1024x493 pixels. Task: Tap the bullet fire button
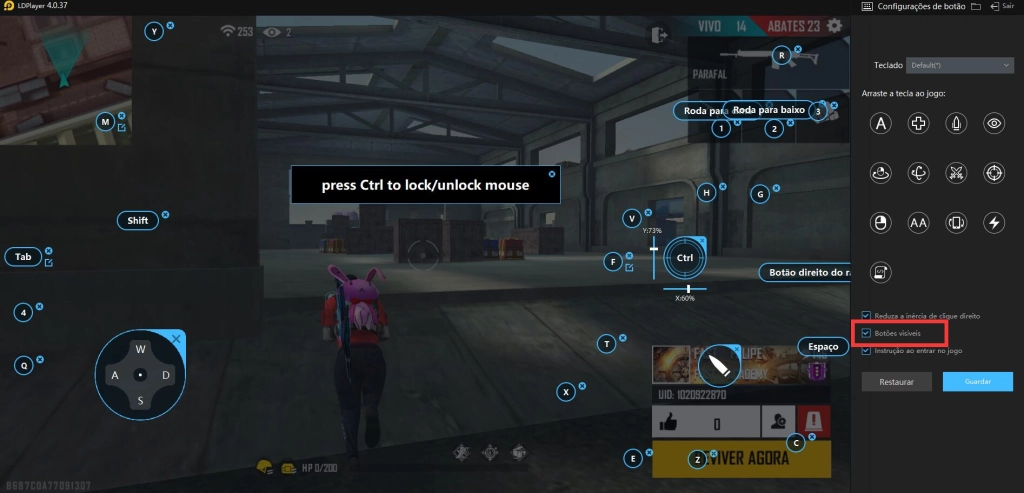tap(717, 368)
